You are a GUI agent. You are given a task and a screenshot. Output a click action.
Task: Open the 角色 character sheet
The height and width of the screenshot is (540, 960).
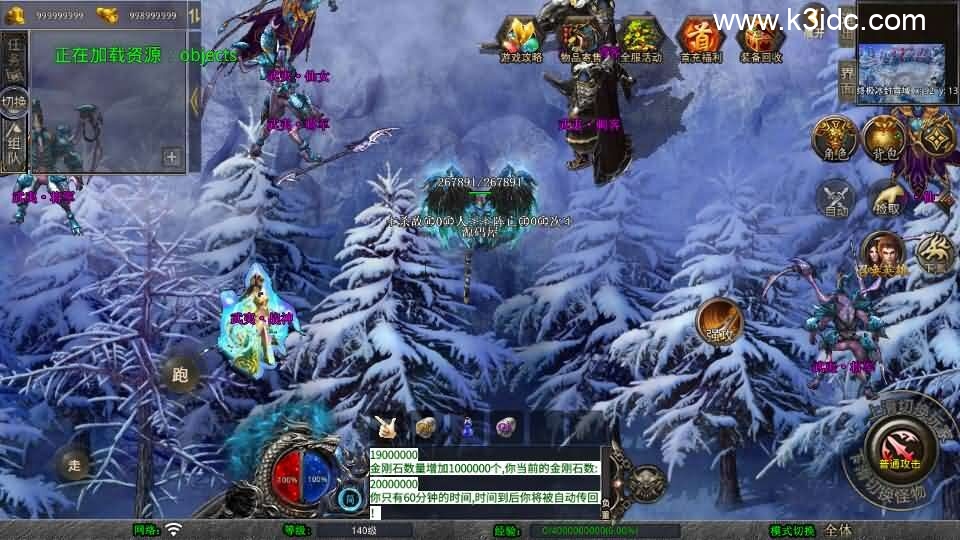tap(833, 138)
